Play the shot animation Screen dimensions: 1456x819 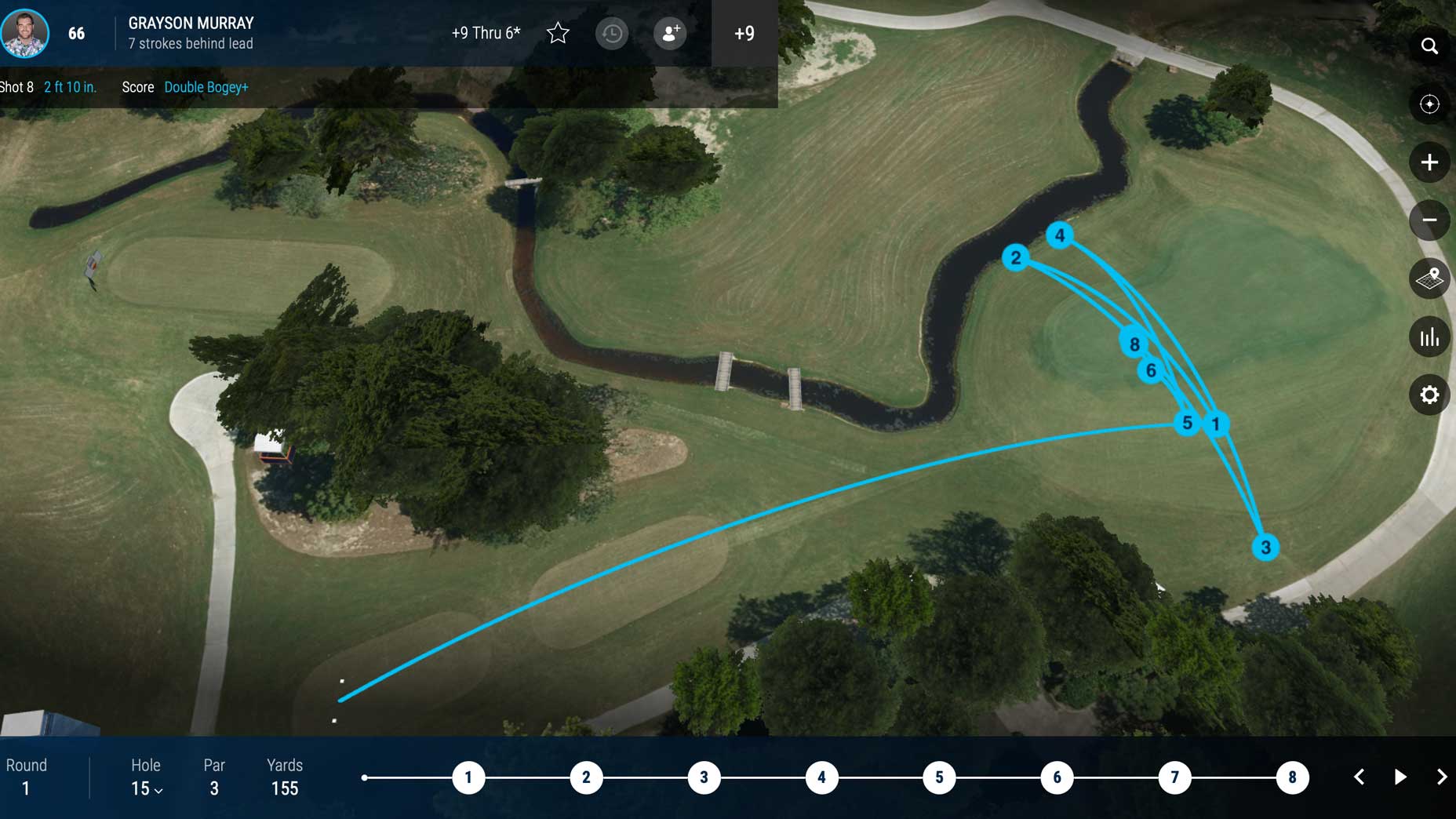point(1400,777)
